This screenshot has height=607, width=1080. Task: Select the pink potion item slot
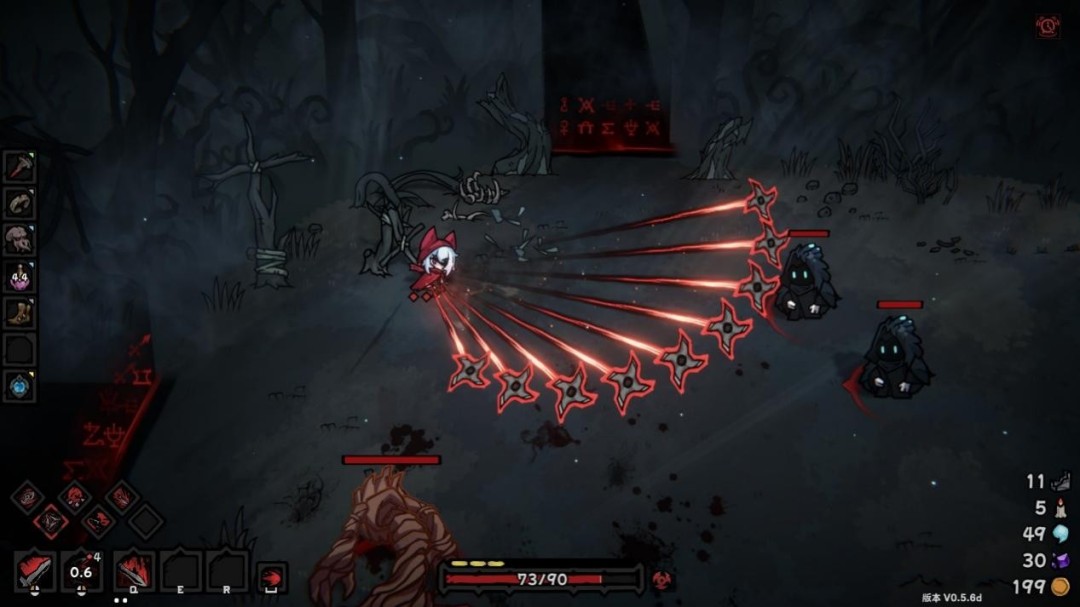pos(20,277)
